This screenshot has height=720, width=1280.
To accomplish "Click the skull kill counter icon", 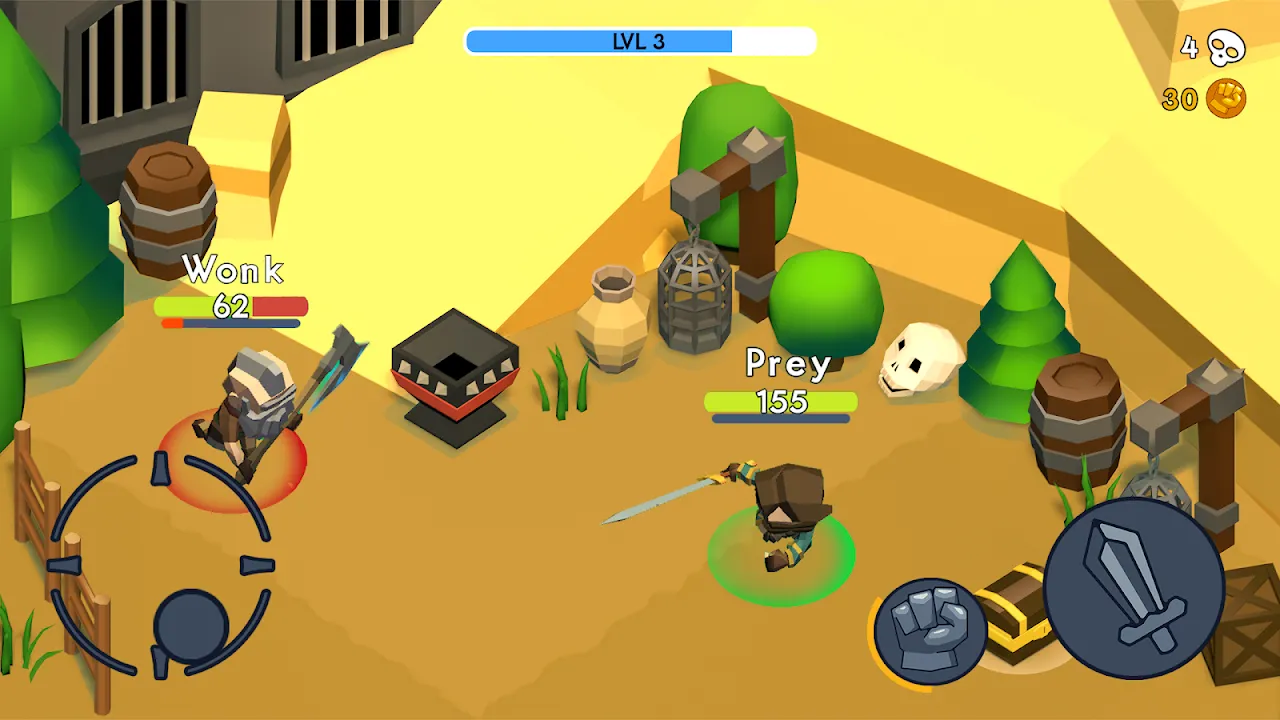I will click(1227, 49).
